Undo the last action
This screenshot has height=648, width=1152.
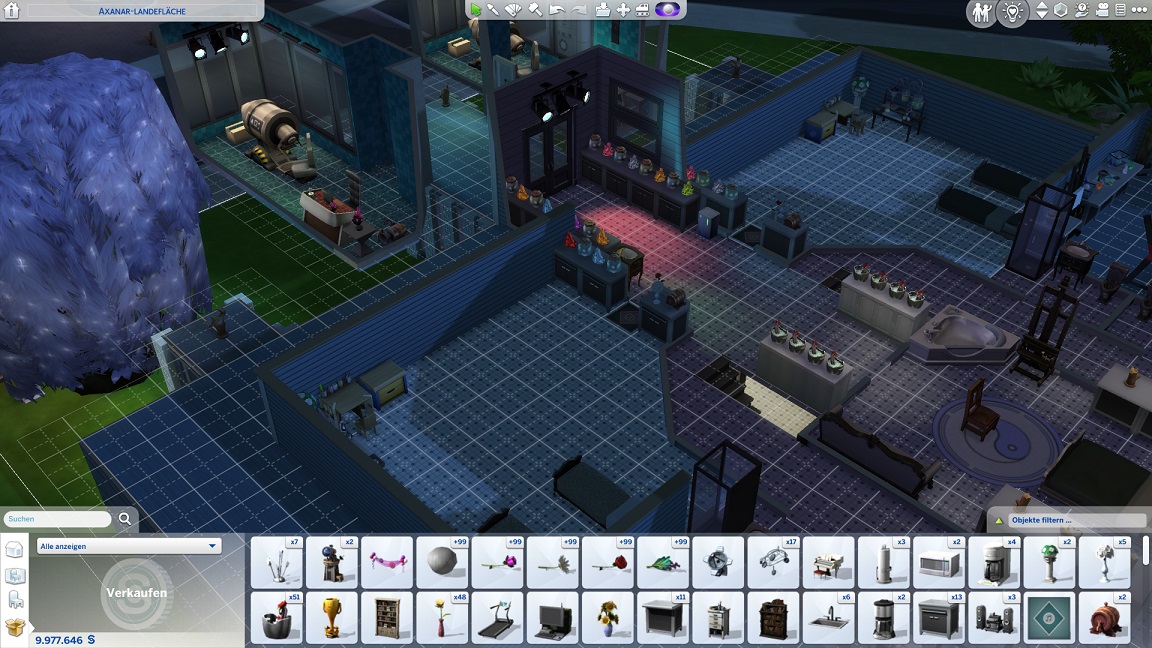556,10
